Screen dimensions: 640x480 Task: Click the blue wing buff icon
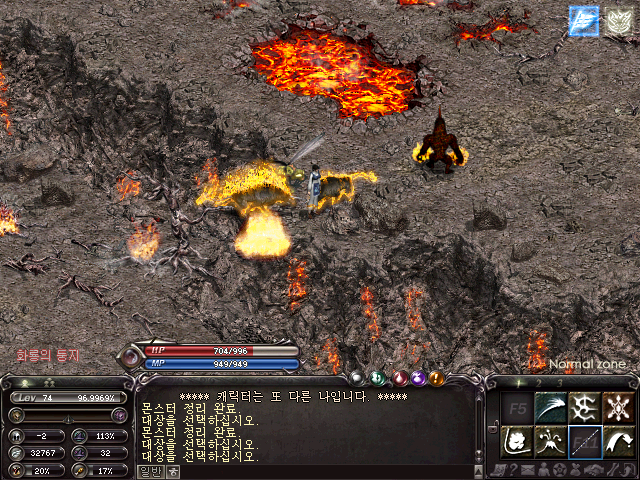(x=583, y=21)
